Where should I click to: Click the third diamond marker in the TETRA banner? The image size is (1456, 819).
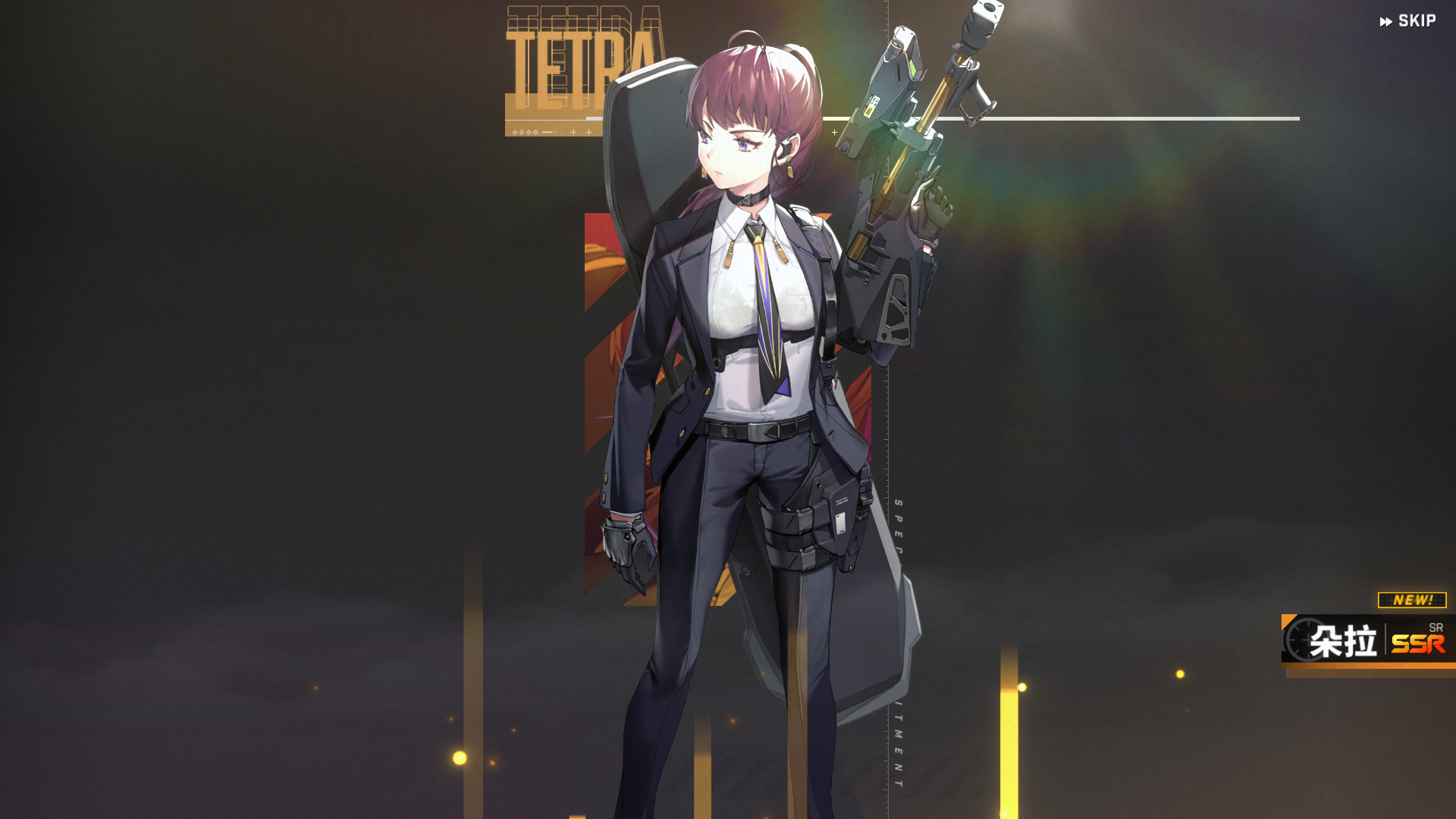click(529, 131)
